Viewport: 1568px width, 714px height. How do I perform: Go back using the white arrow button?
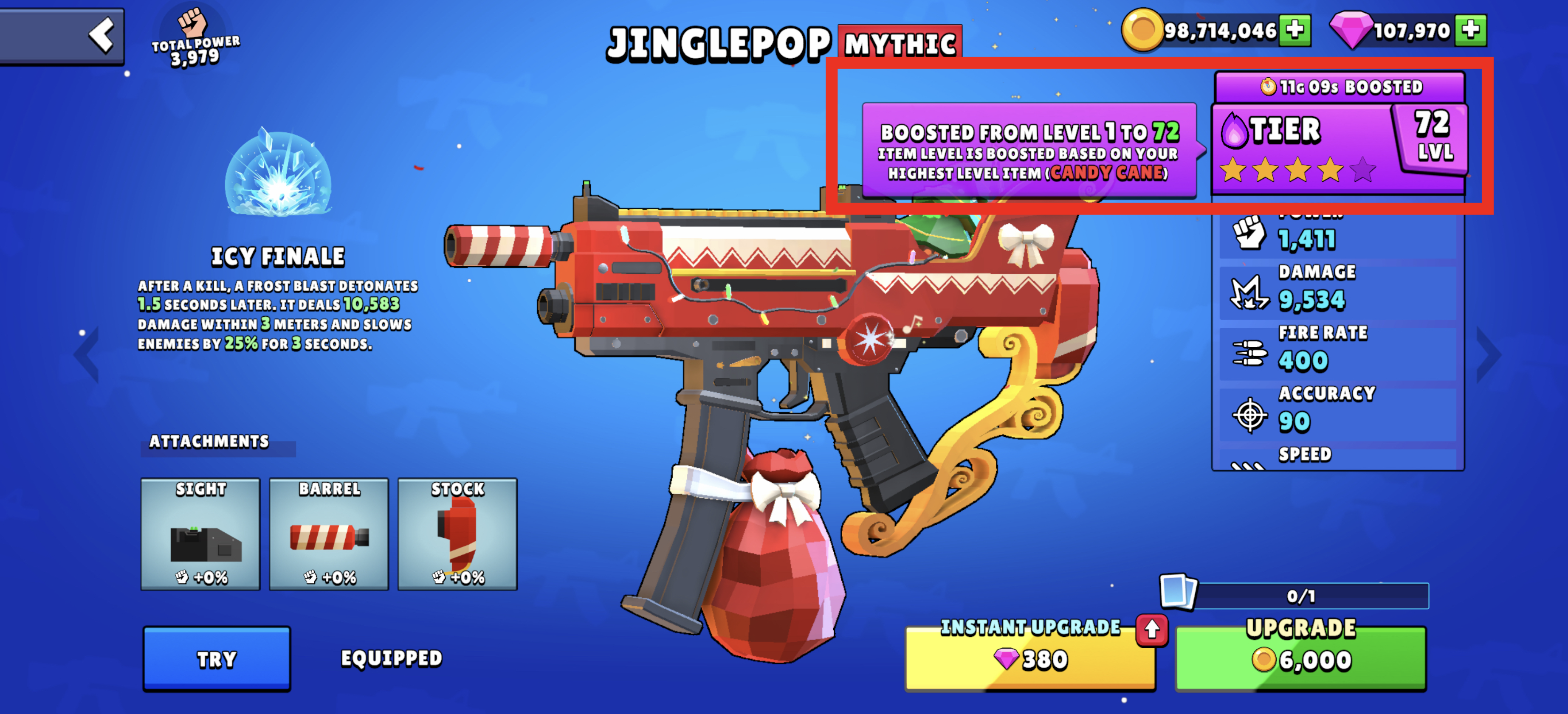(x=101, y=35)
